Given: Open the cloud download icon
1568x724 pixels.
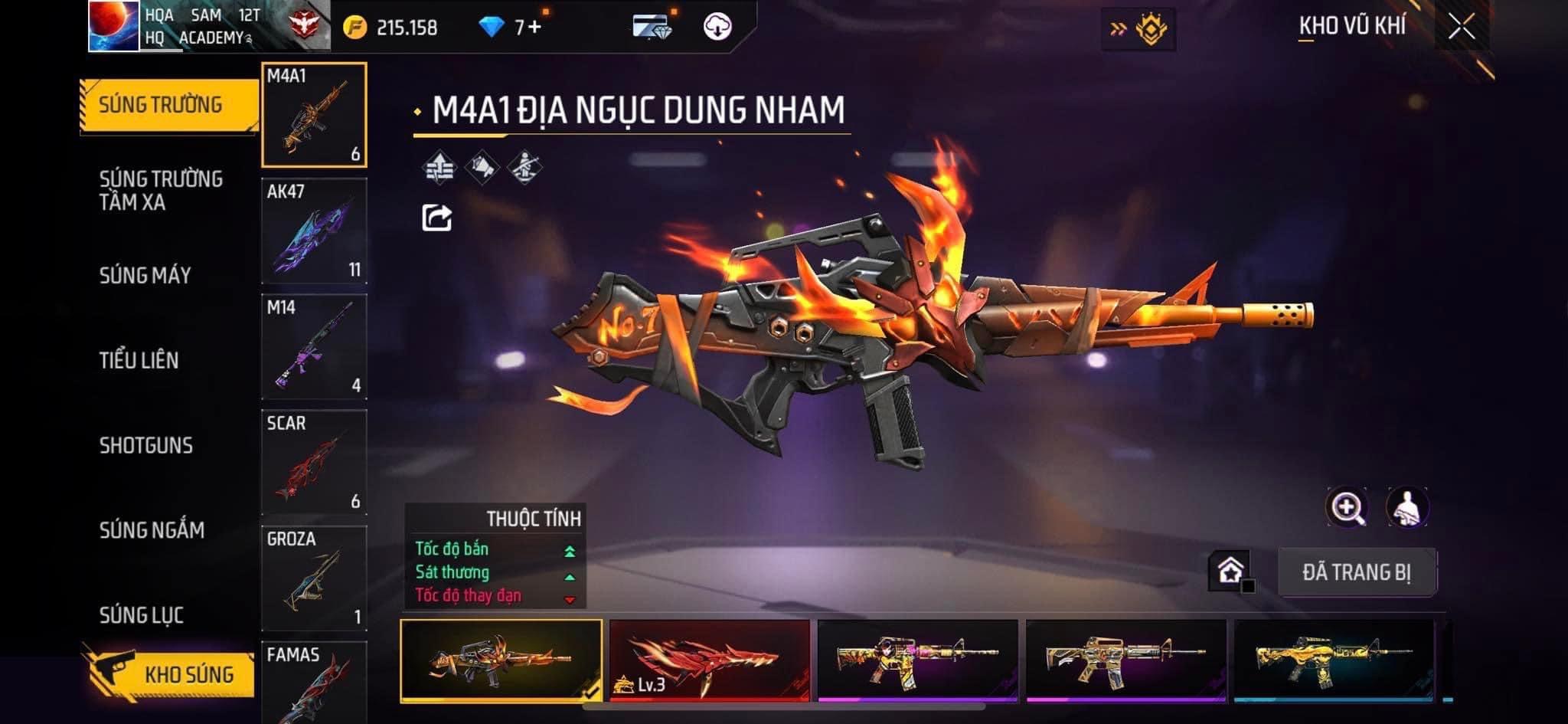Looking at the screenshot, I should [x=717, y=28].
